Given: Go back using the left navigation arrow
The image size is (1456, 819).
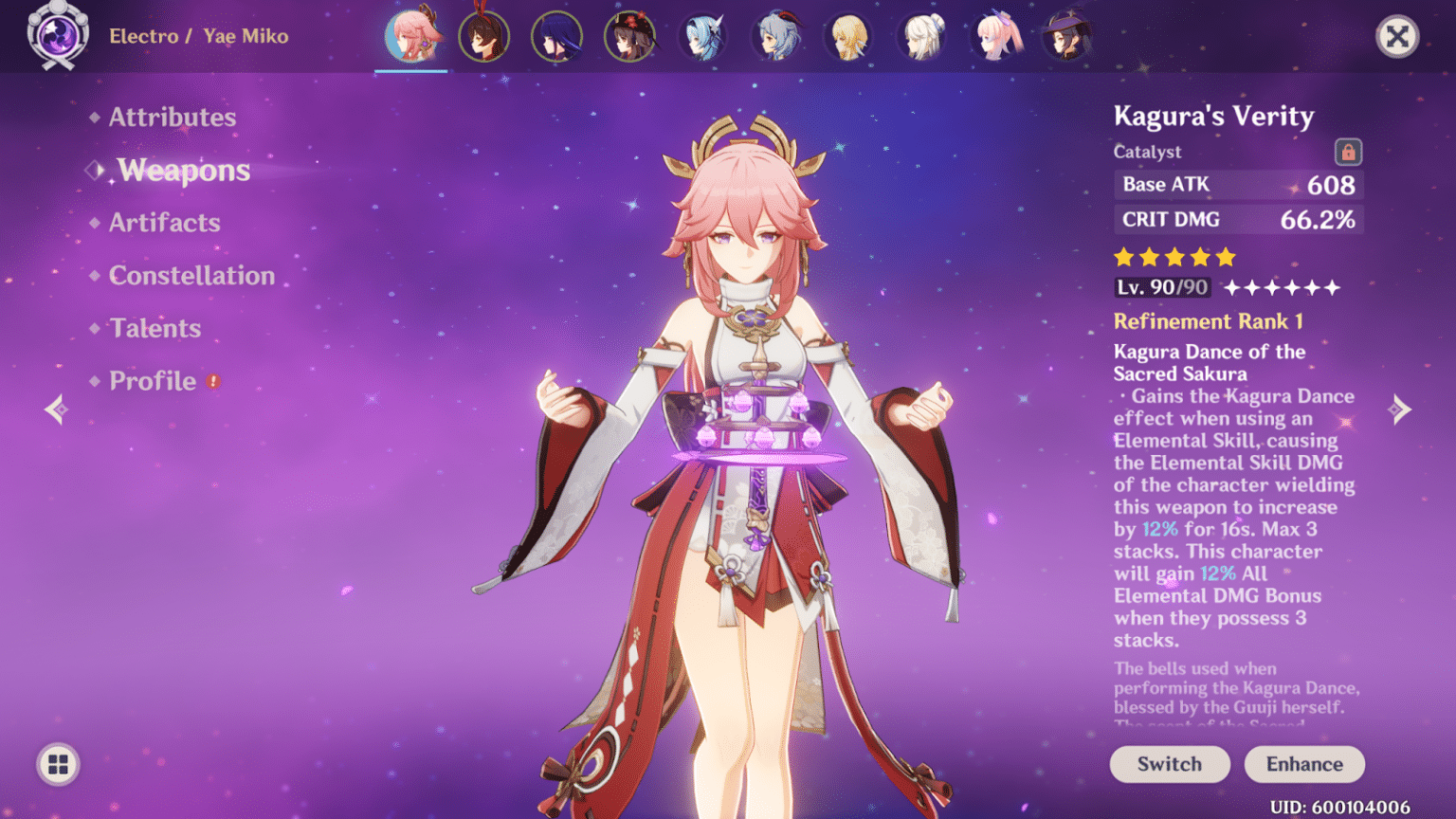Looking at the screenshot, I should coord(54,409).
